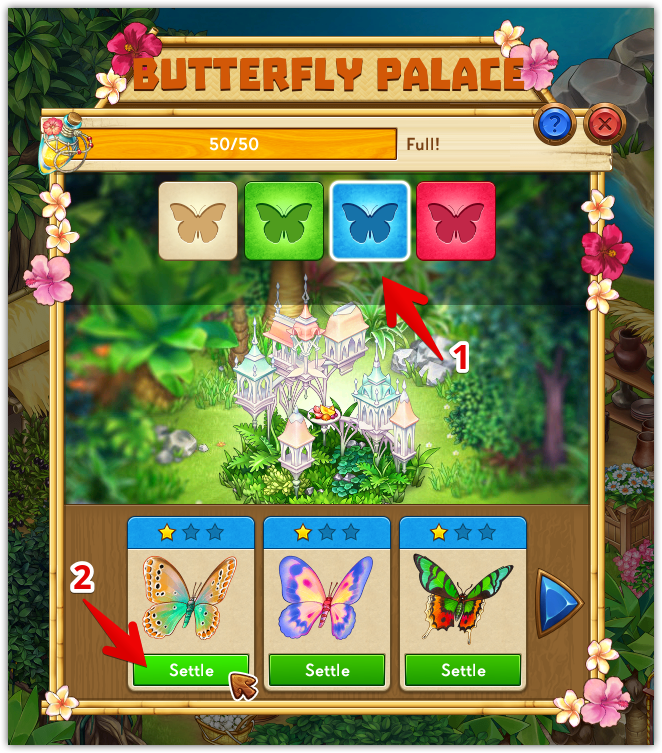Settle the pink and purple butterfly

click(327, 670)
